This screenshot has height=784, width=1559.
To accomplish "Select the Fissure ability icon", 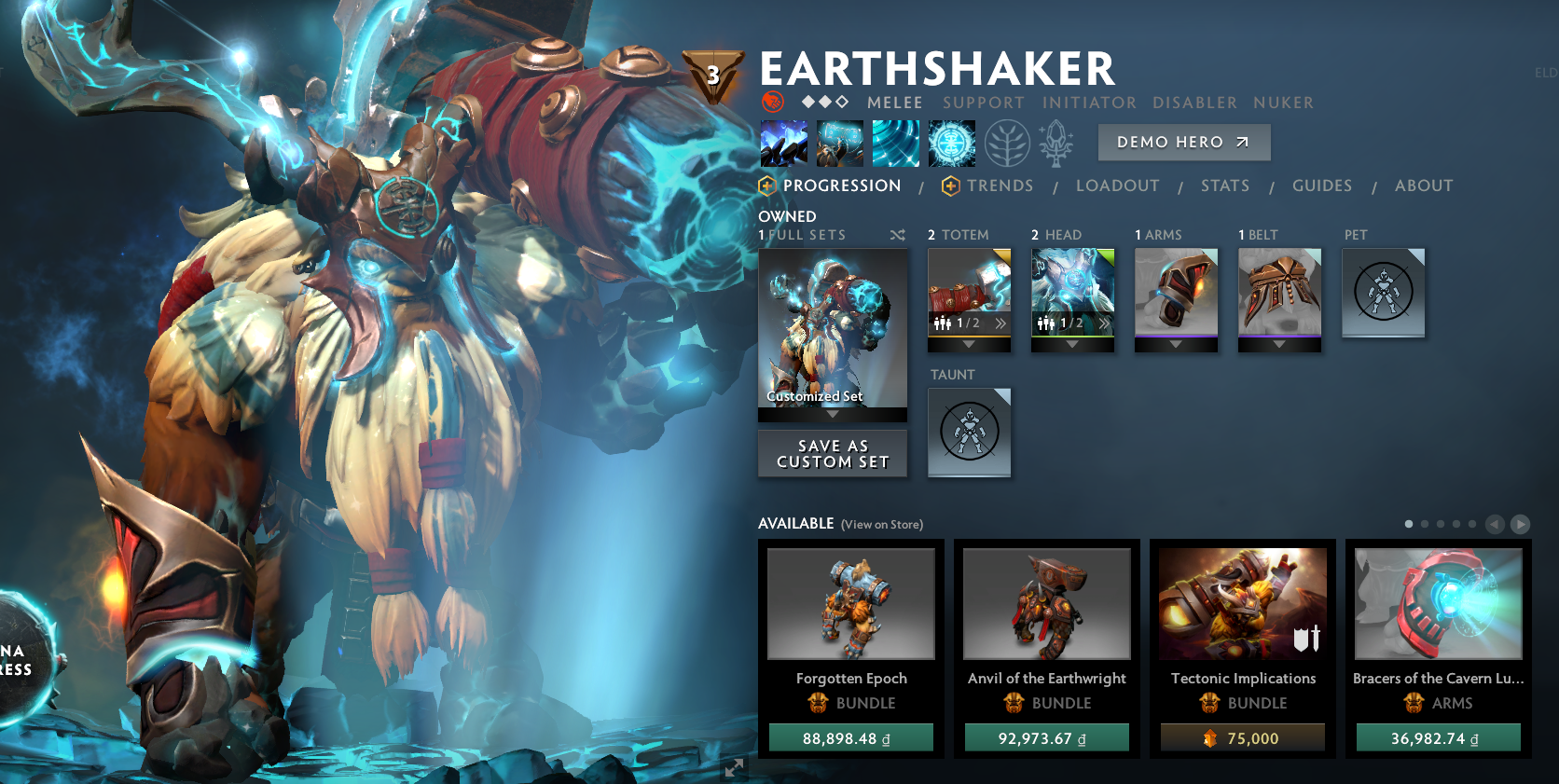I will pos(786,143).
